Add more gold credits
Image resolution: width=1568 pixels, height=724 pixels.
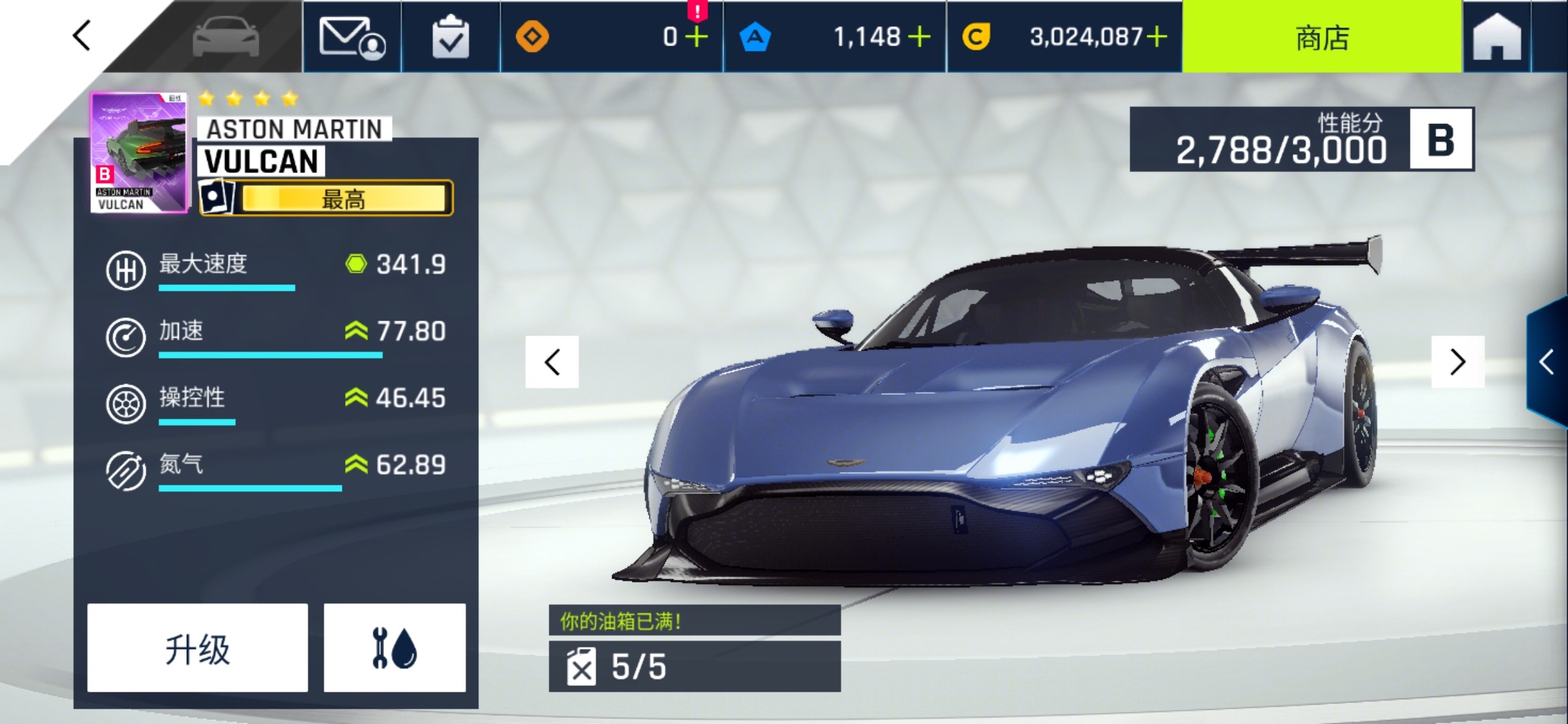click(x=1157, y=37)
